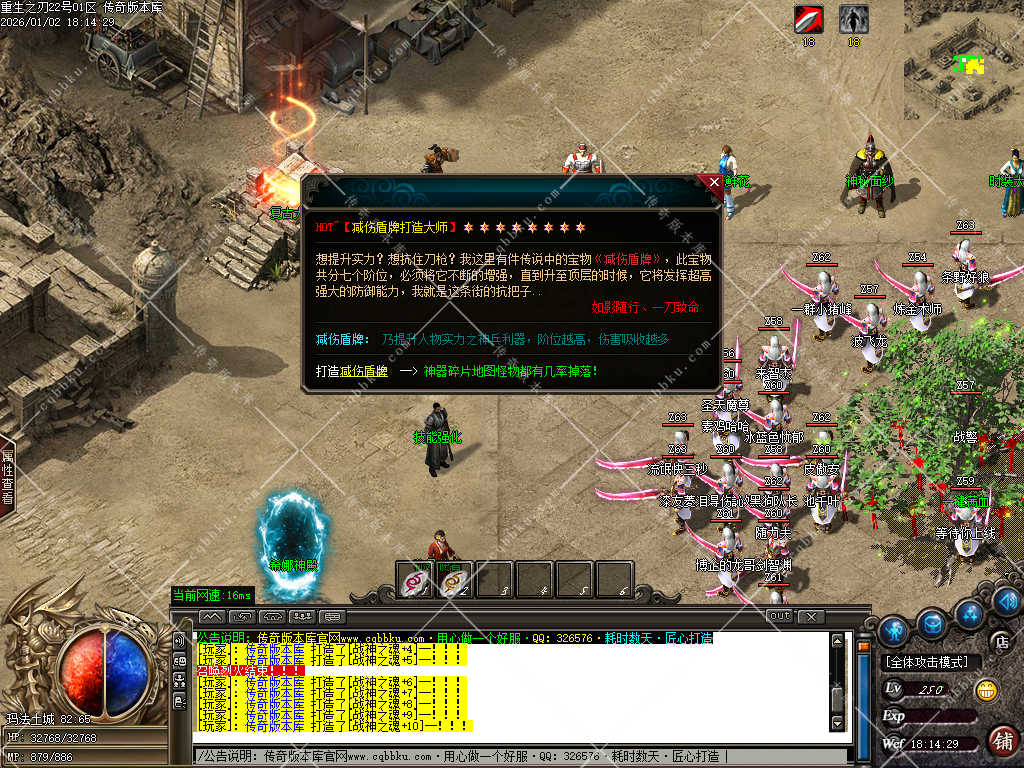Image resolution: width=1024 pixels, height=768 pixels.
Task: Close the chat panel with its X button
Action: pos(810,616)
